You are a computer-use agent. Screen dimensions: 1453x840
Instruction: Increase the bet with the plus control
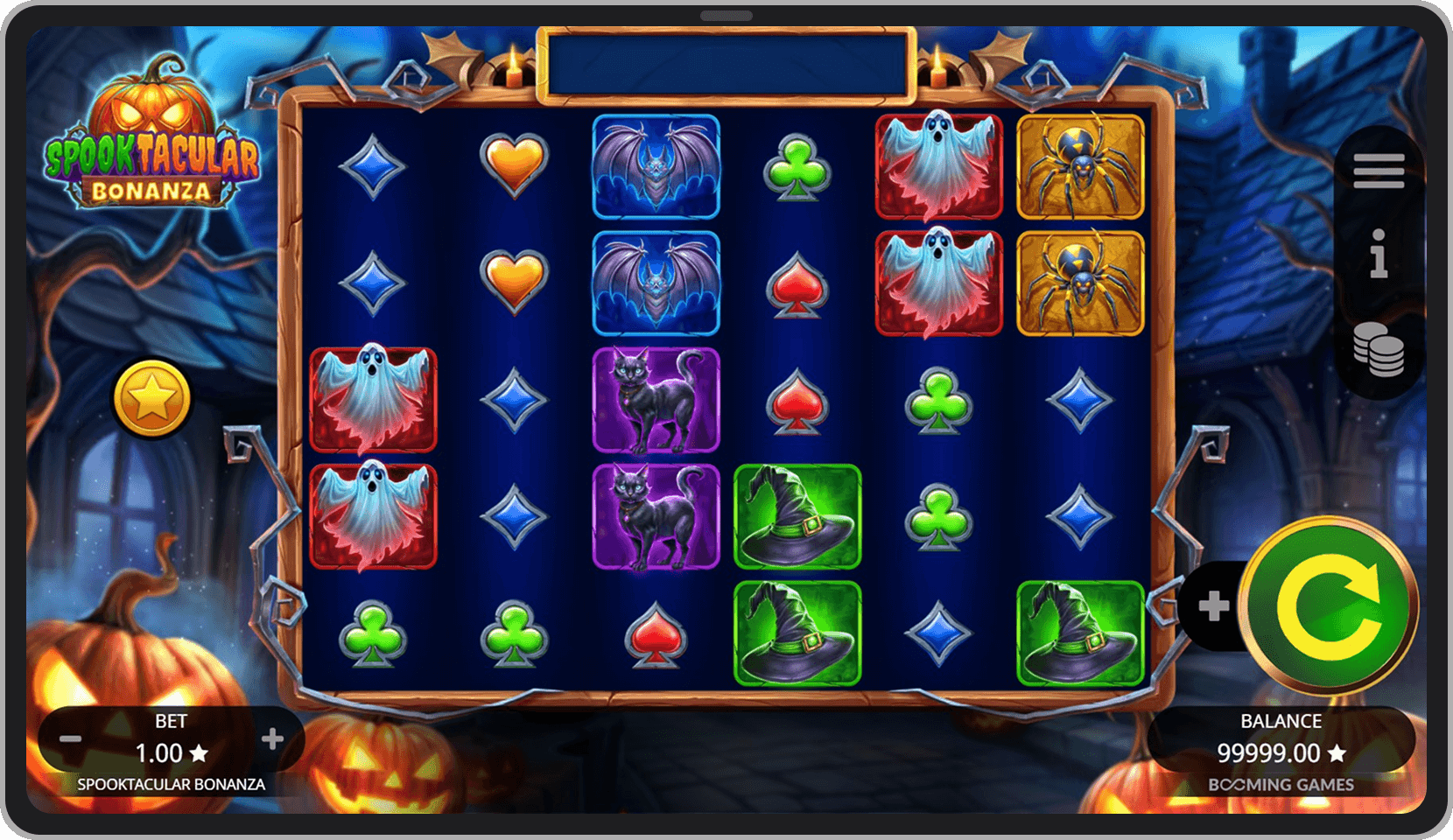coord(273,739)
